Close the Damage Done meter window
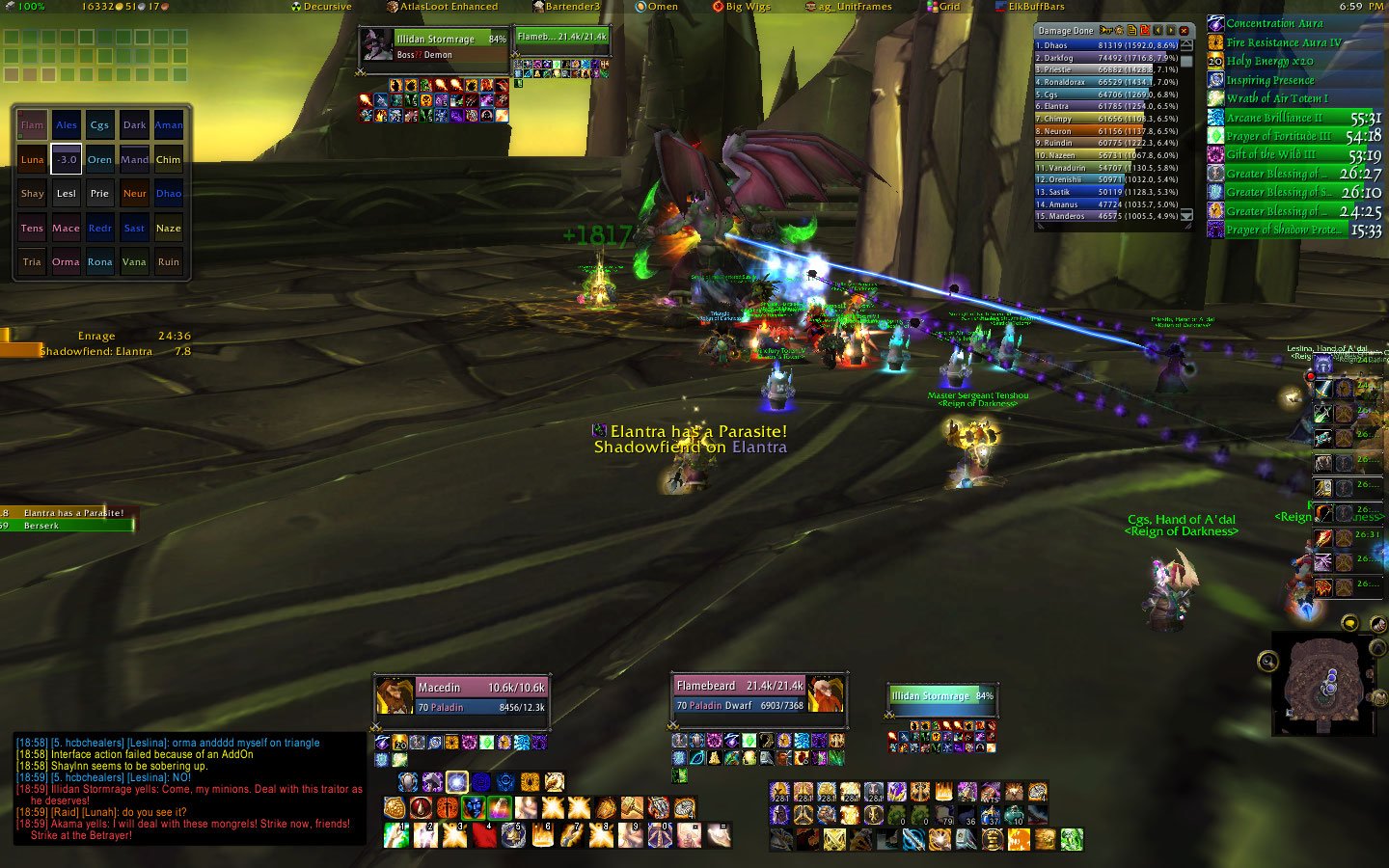This screenshot has width=1389, height=868. pyautogui.click(x=1184, y=31)
